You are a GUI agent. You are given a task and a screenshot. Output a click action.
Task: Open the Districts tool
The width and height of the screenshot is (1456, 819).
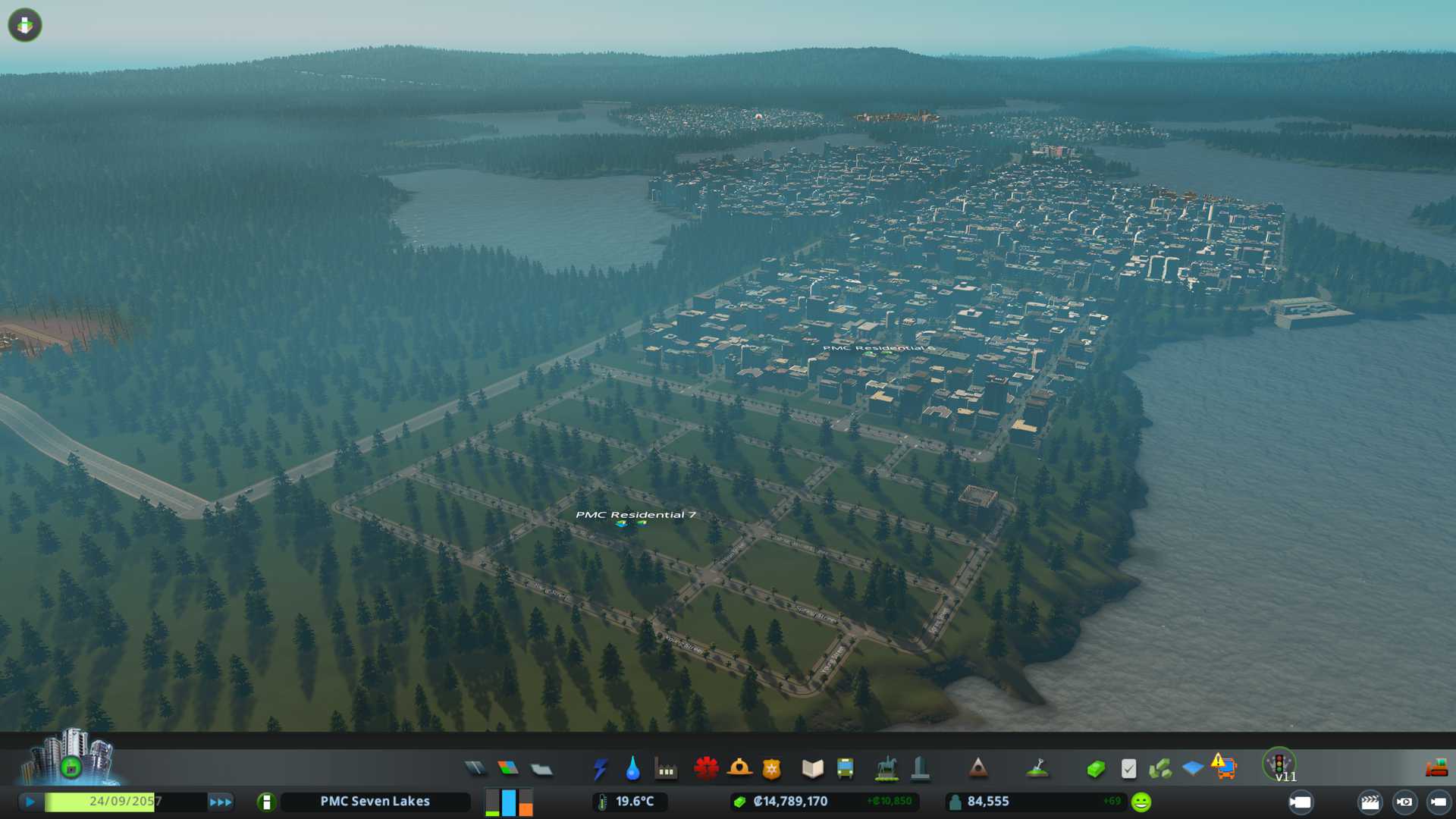coord(541,769)
